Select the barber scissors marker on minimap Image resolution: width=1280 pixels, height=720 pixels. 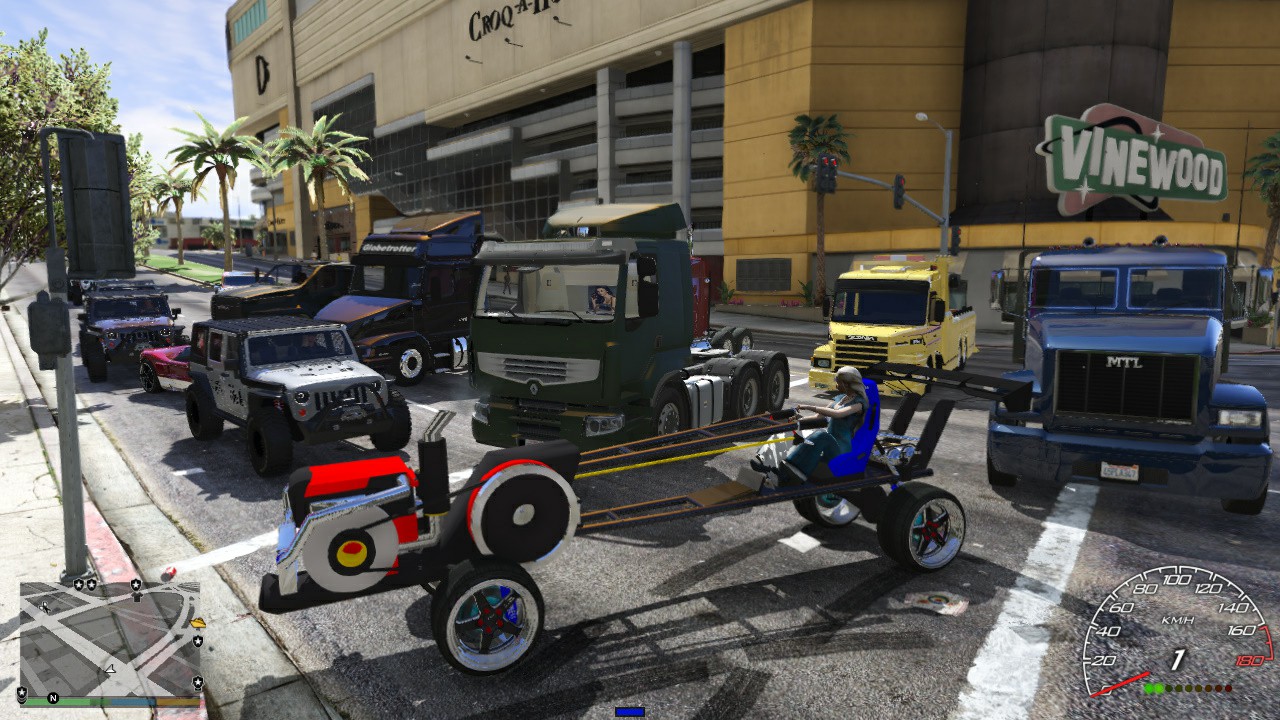tap(44, 607)
